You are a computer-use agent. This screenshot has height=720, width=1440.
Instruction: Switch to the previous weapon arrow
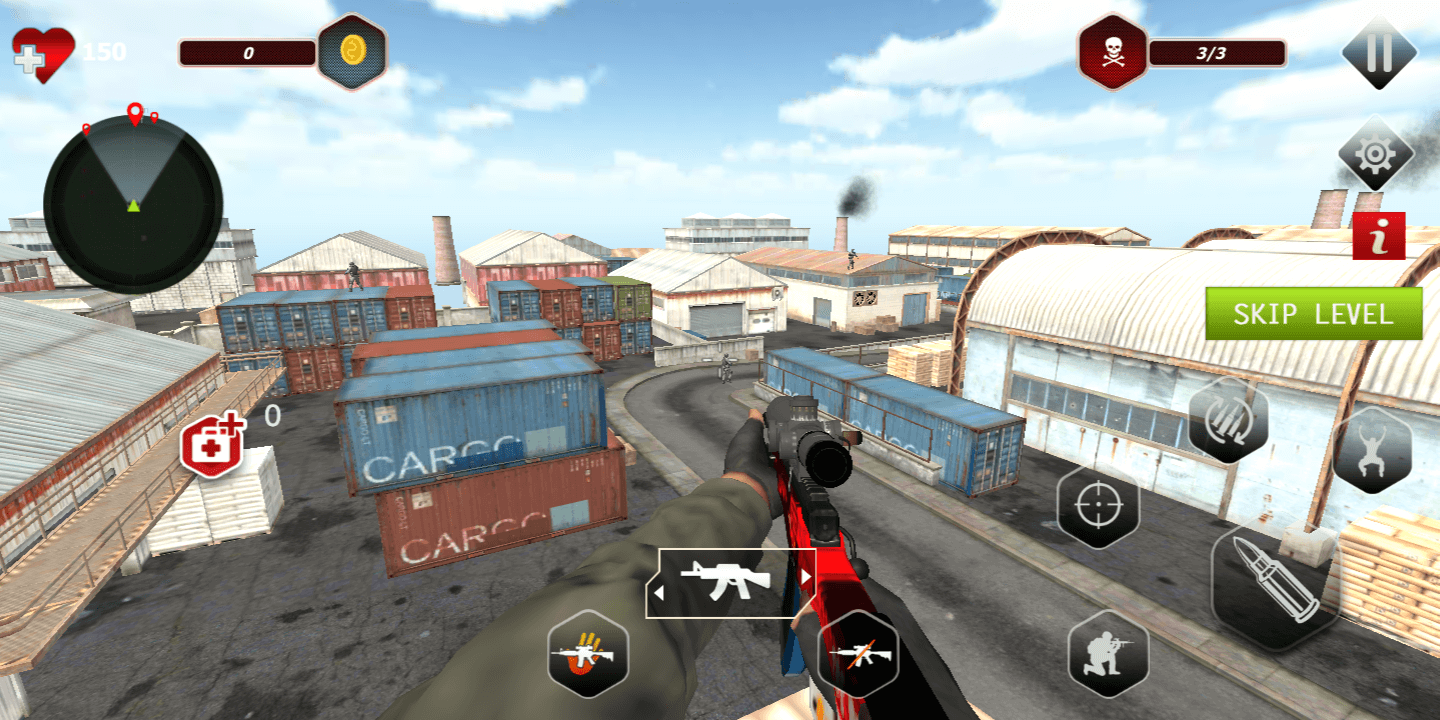tap(658, 593)
